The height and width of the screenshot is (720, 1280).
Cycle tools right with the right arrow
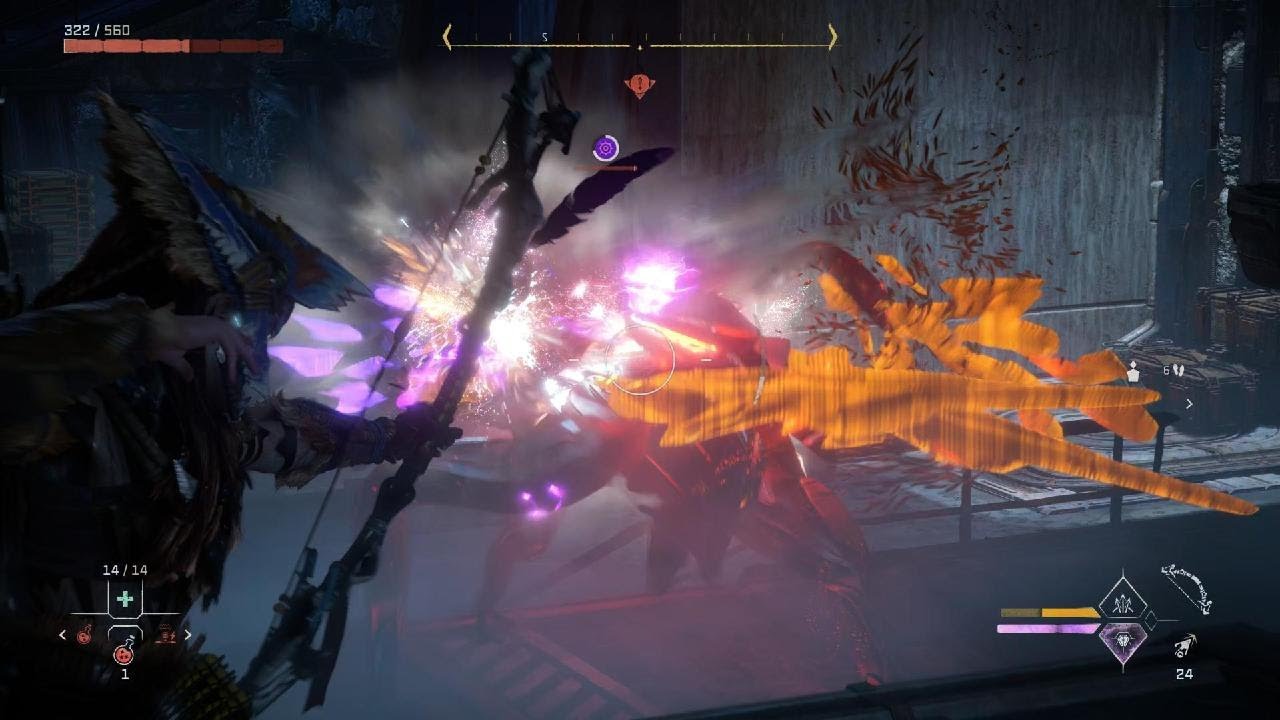[x=187, y=634]
